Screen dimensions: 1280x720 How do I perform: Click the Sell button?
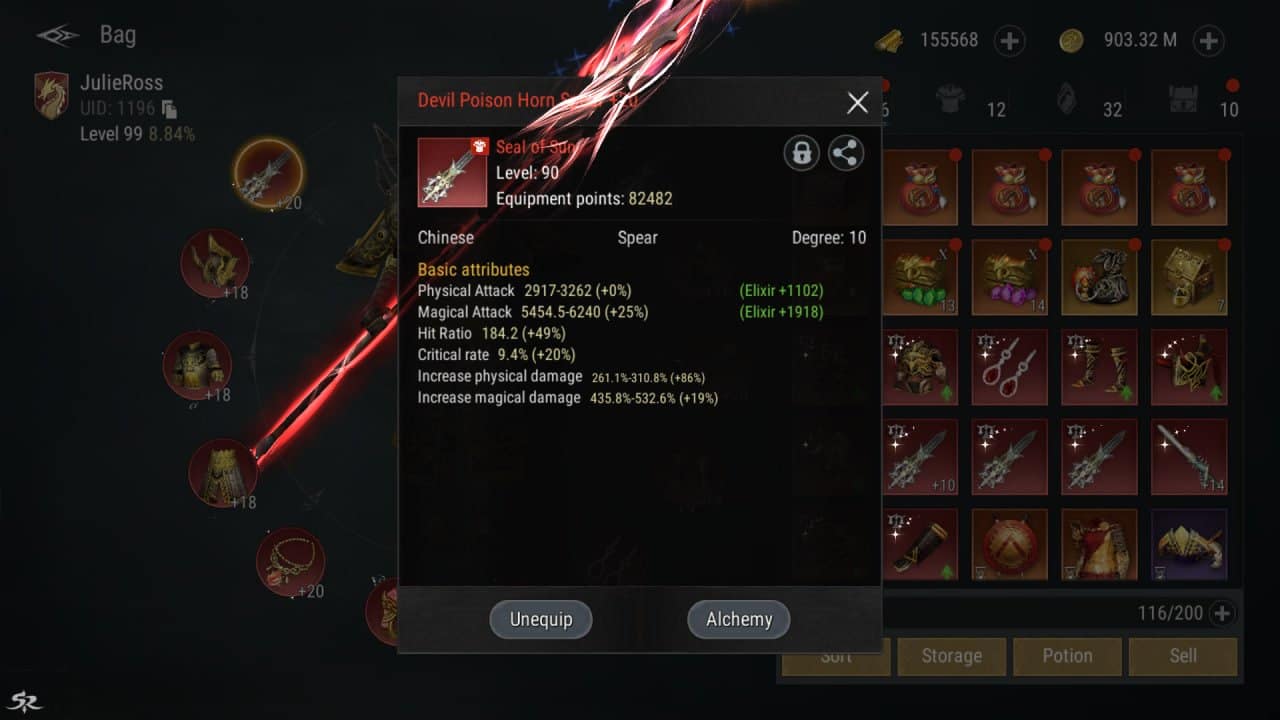[x=1183, y=656]
